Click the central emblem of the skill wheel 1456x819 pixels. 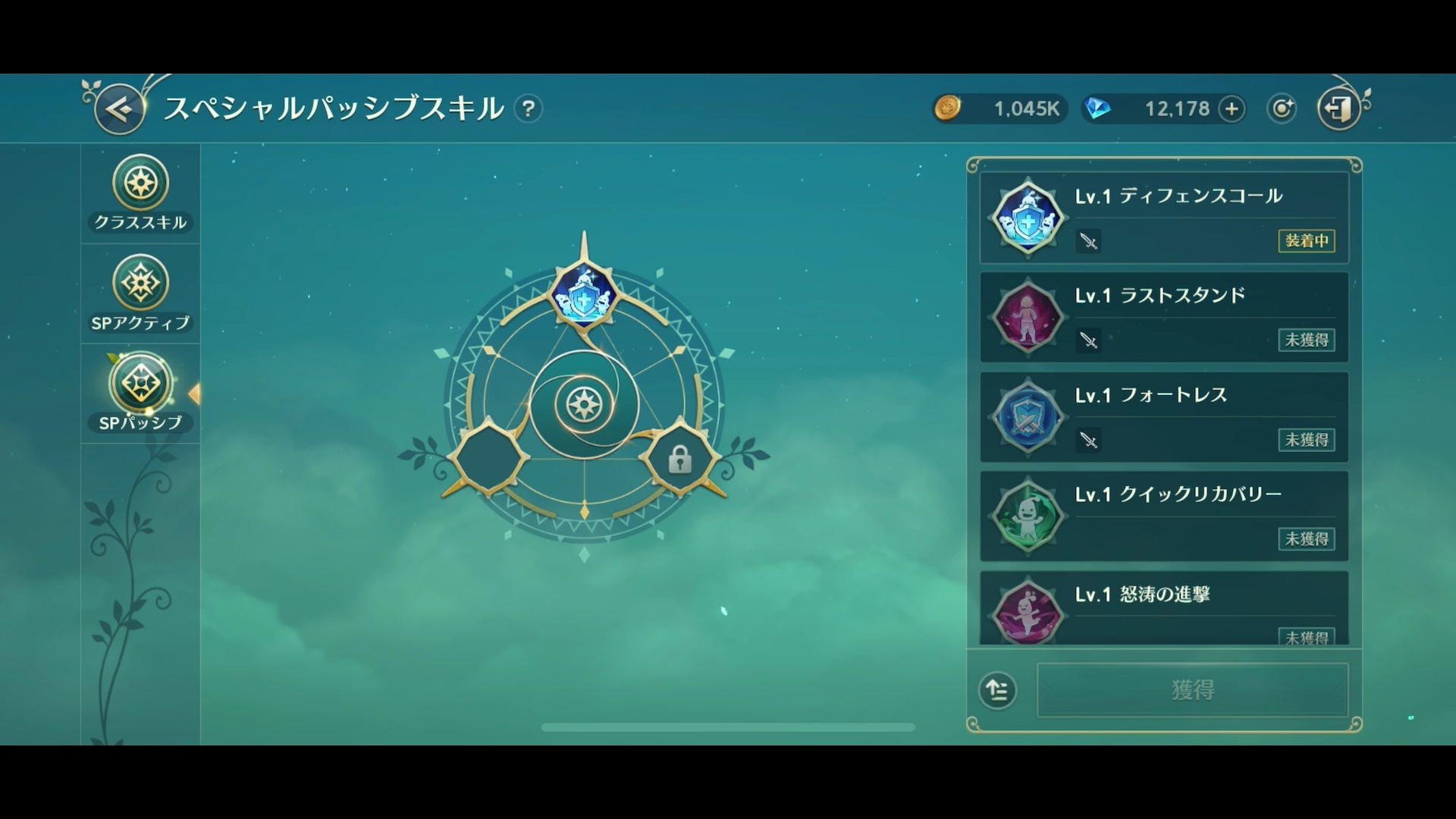tap(583, 405)
